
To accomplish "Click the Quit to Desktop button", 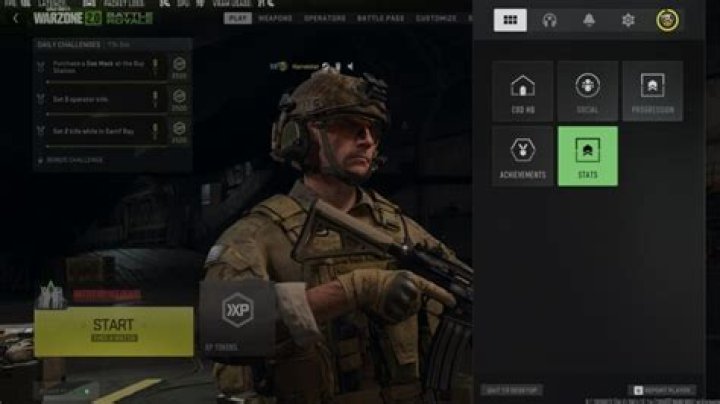I will pyautogui.click(x=511, y=389).
